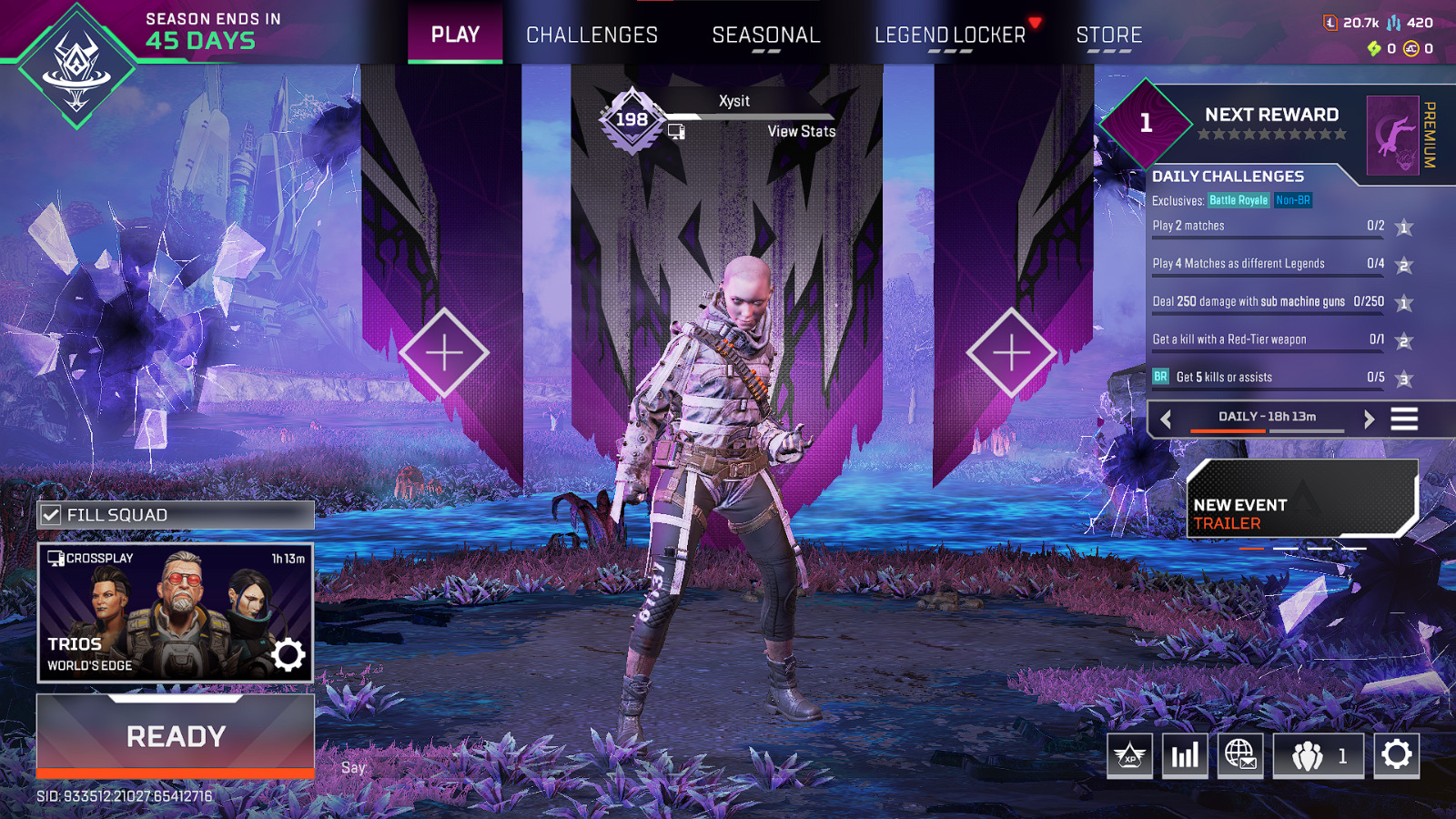Click the right chevron to next challenge set
The image size is (1456, 819).
pyautogui.click(x=1369, y=420)
